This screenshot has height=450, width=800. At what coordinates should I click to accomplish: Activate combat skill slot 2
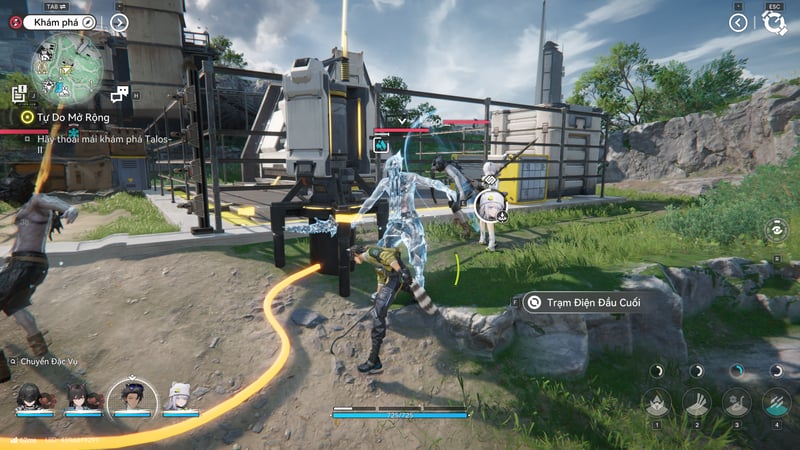click(x=697, y=402)
